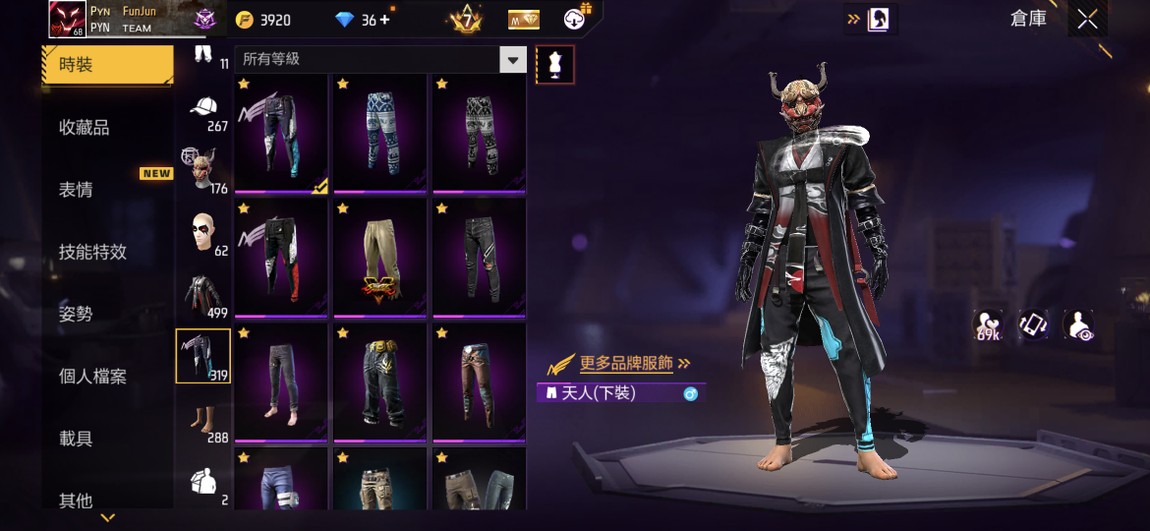Open the 時裝 fashion tab

pyautogui.click(x=107, y=65)
